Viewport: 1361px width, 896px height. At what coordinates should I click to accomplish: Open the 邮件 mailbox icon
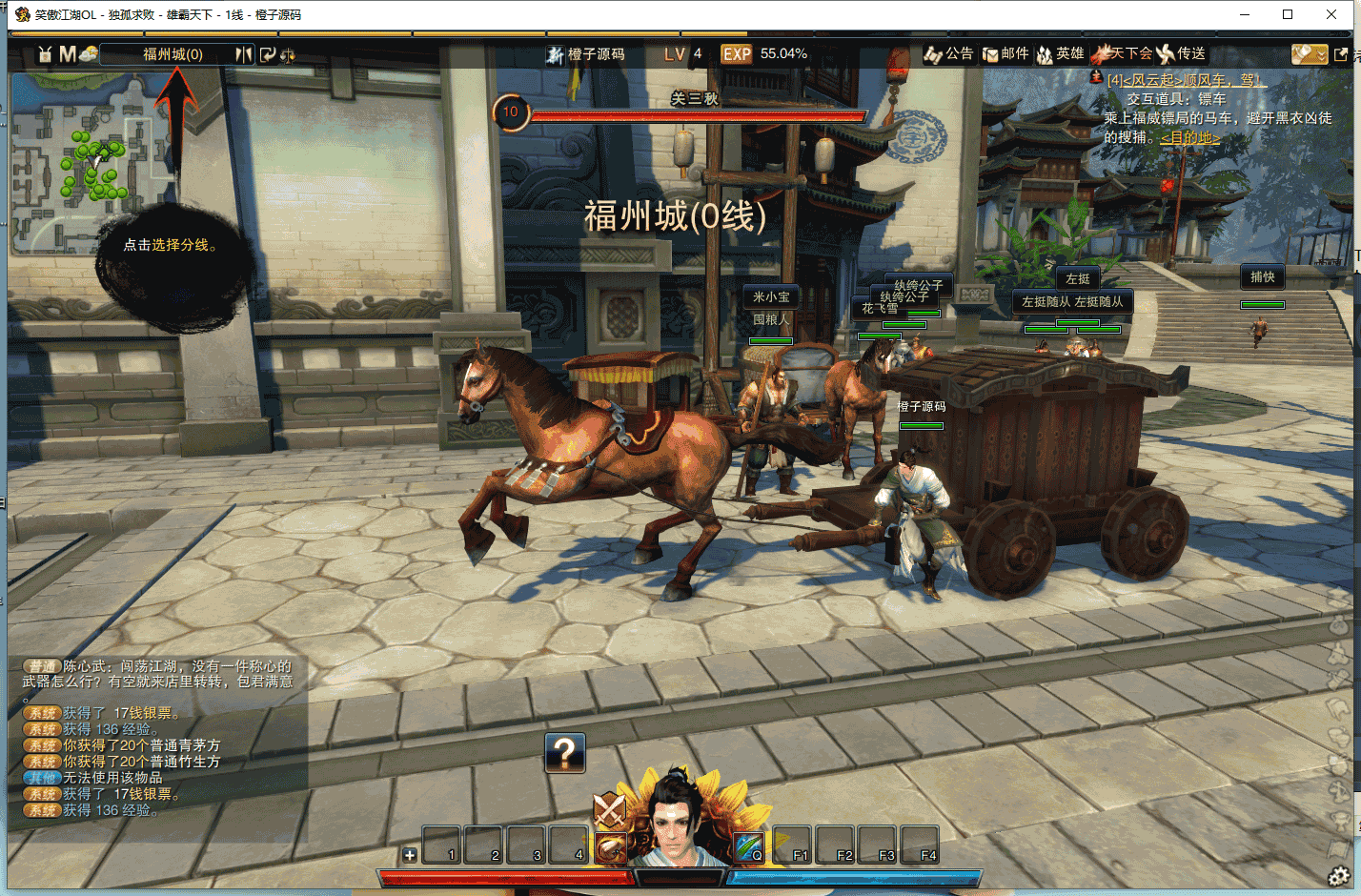coord(1004,54)
